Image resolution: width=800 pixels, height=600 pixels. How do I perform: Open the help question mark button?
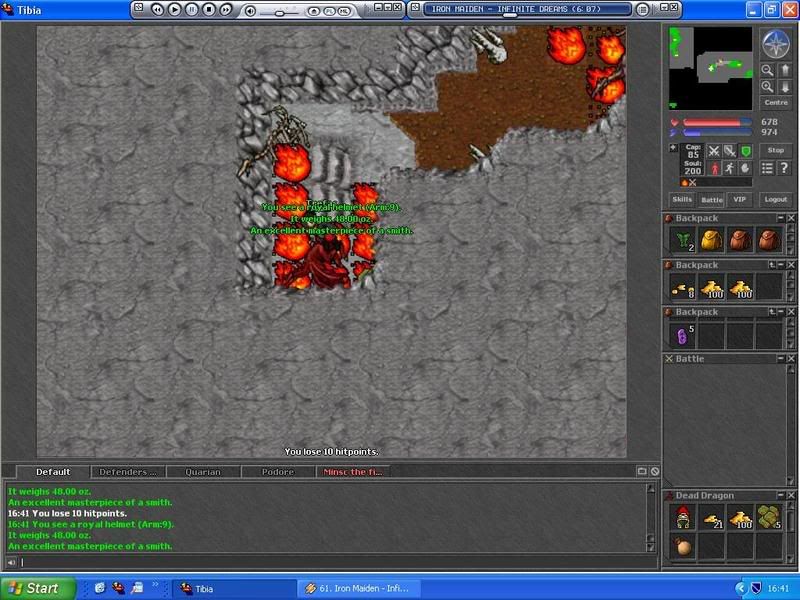tap(782, 169)
